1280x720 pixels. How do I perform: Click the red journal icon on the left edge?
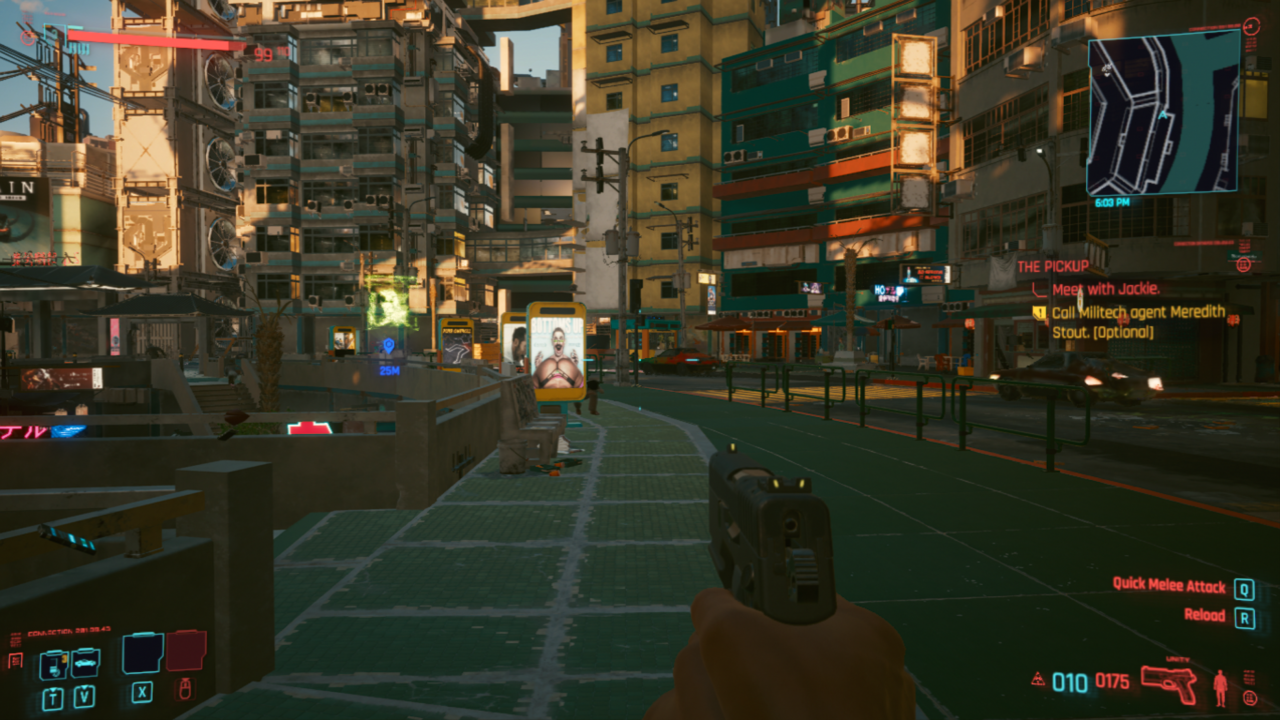pos(14,659)
